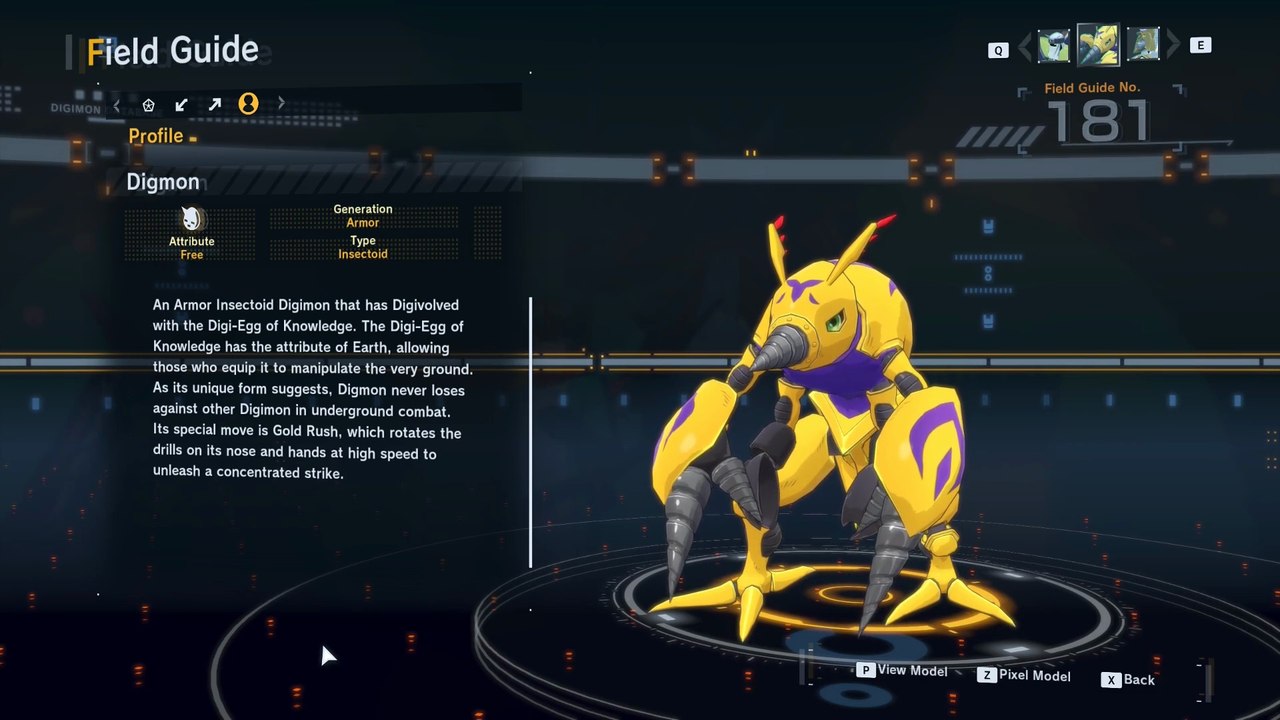Screen dimensions: 1280x720
Task: Switch to the pentagon stats tab
Action: (x=149, y=104)
